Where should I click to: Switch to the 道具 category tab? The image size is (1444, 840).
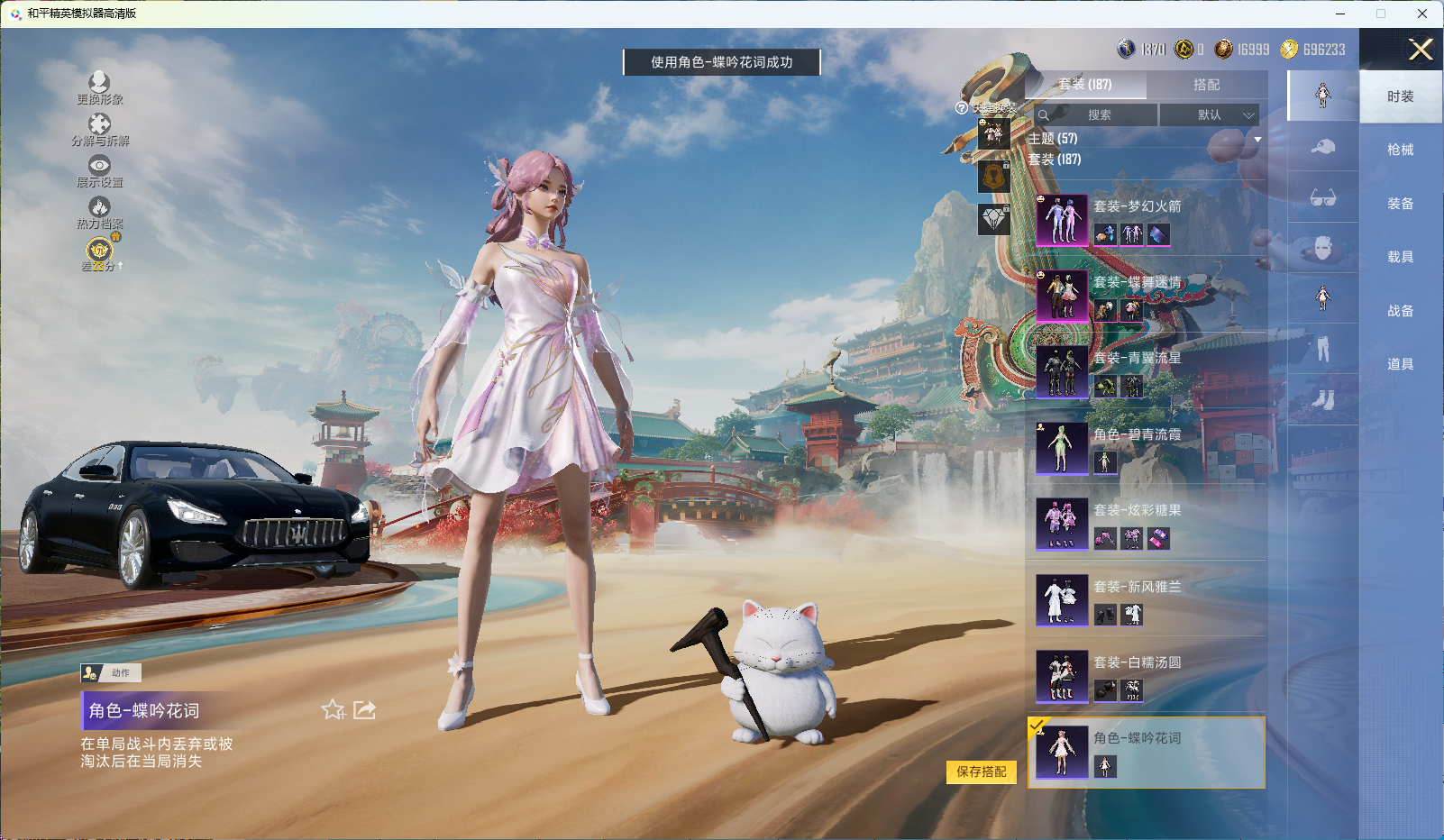click(1400, 364)
